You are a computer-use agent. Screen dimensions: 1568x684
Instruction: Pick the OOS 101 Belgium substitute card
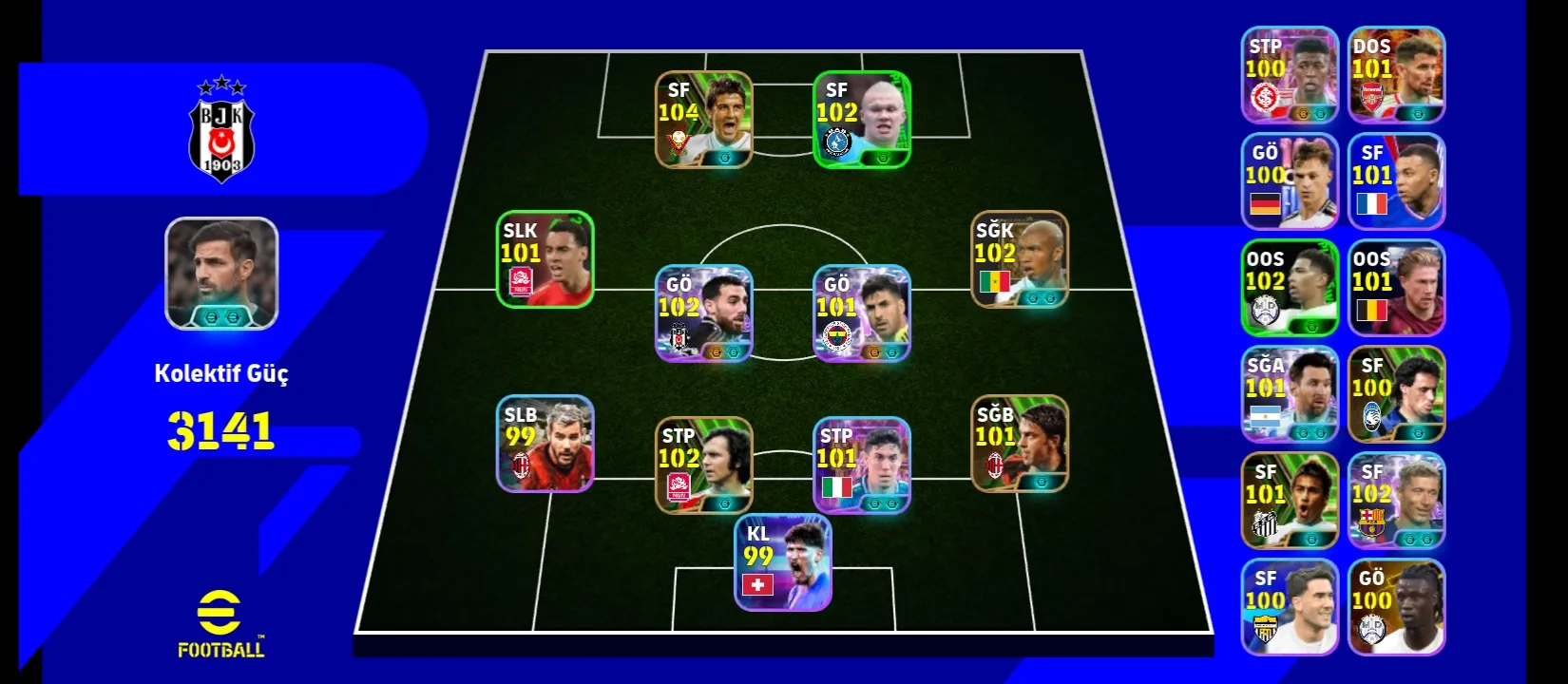1396,288
